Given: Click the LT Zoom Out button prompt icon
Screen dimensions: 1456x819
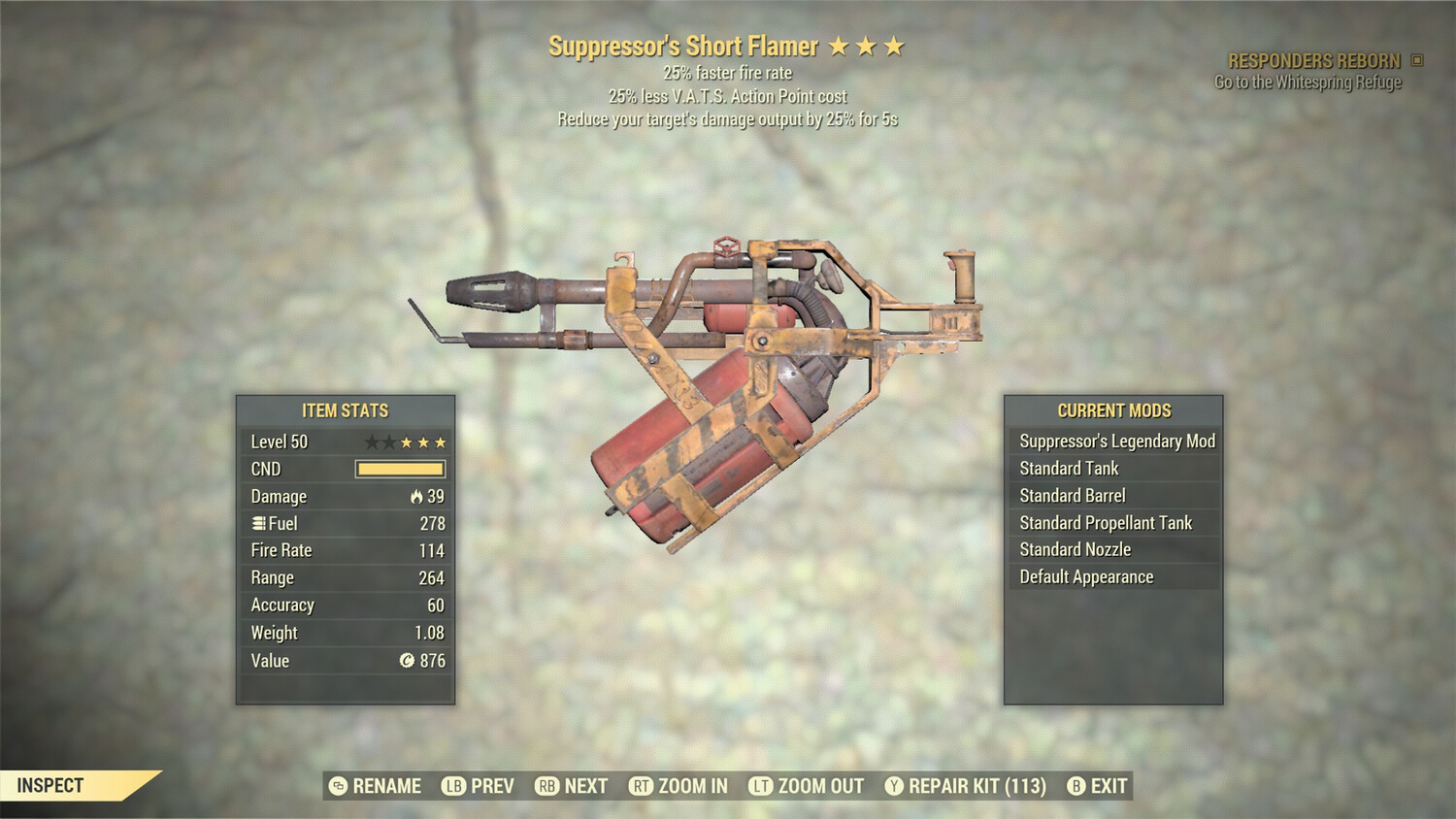Looking at the screenshot, I should point(763,786).
